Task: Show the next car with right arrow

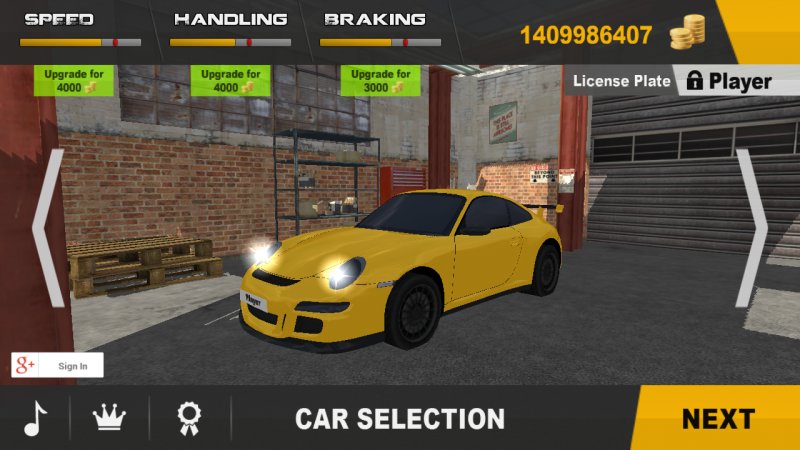Action: 751,228
